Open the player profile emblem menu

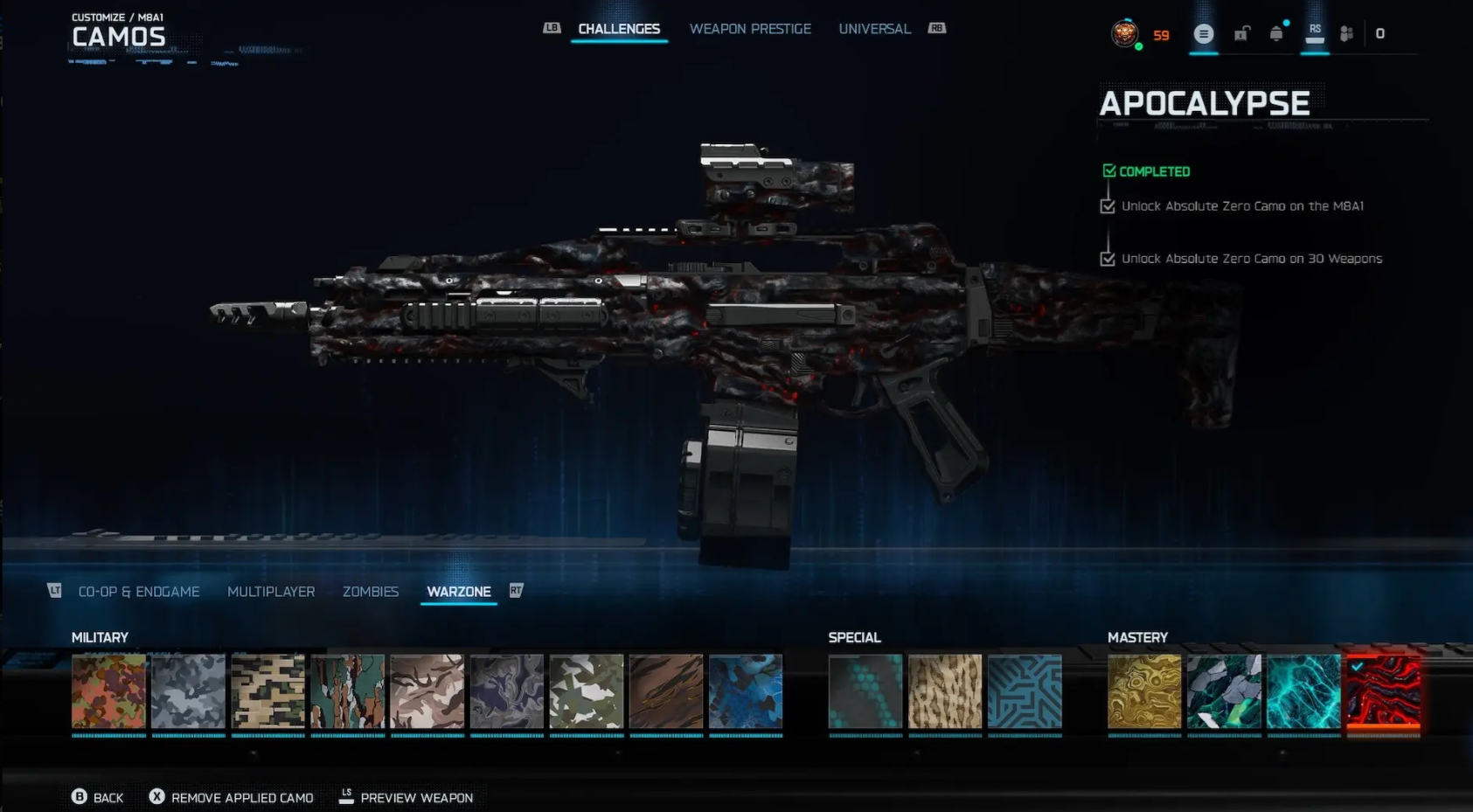(x=1125, y=33)
